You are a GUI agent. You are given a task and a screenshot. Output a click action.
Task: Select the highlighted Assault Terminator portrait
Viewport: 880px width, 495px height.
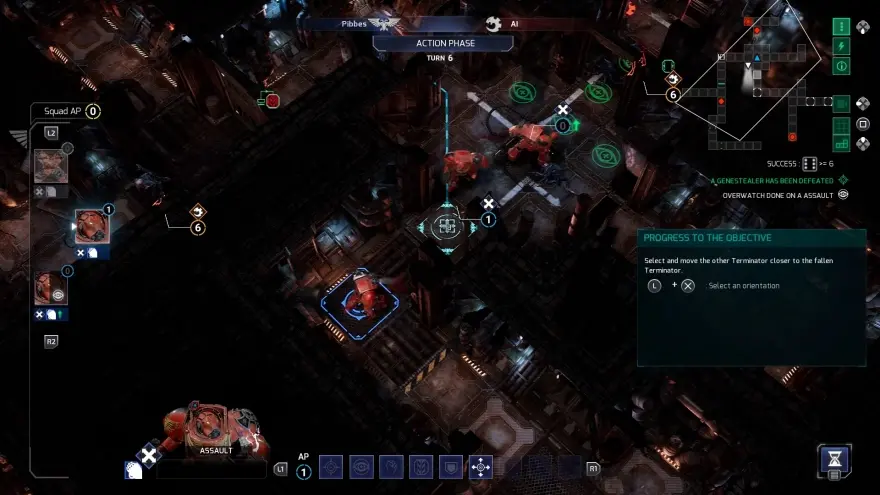point(92,227)
